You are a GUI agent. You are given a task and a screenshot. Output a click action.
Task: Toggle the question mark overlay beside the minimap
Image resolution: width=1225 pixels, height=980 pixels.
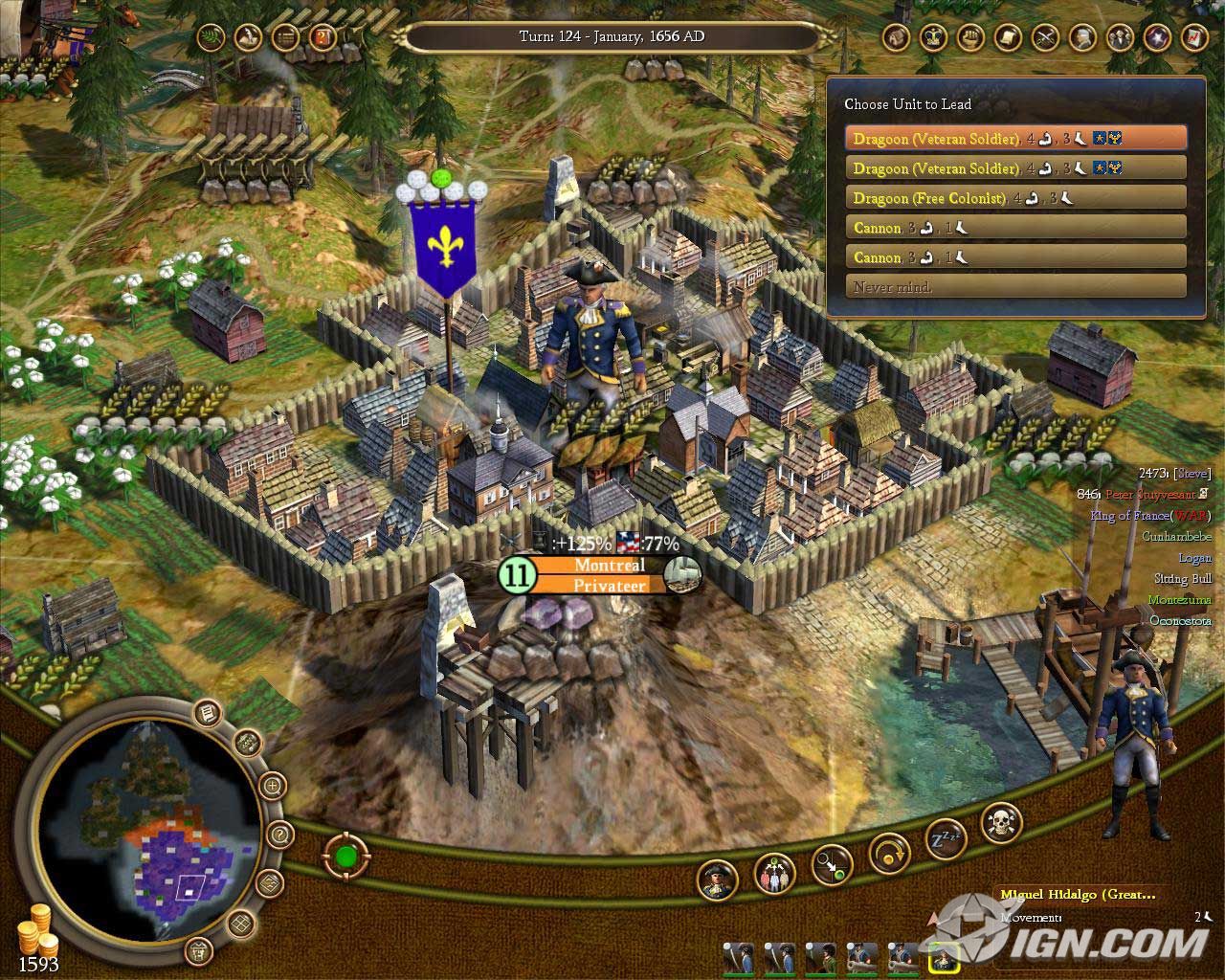tap(279, 835)
